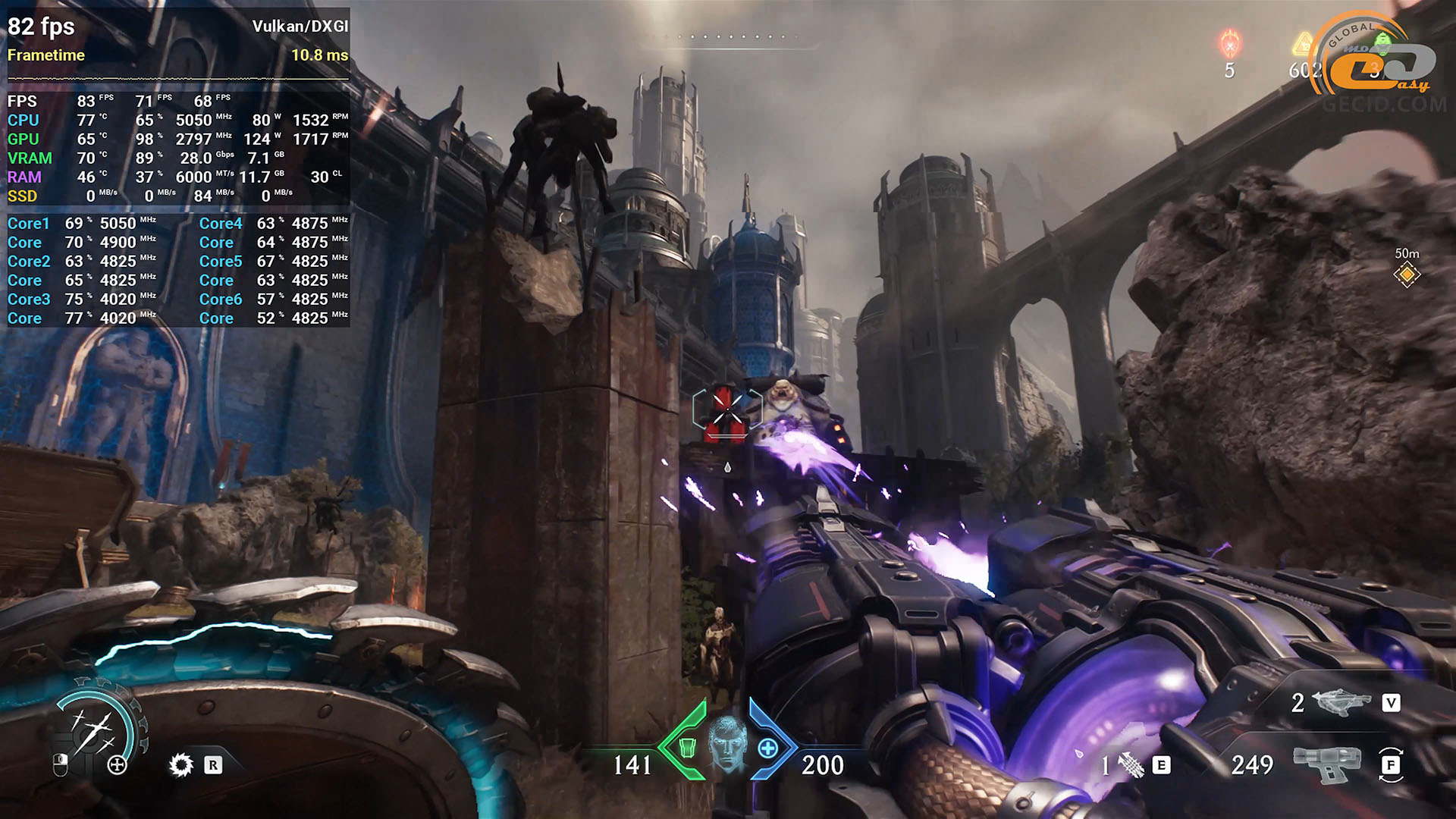This screenshot has width=1456, height=819.
Task: Click the yellow triangle resource icon
Action: click(x=1304, y=43)
